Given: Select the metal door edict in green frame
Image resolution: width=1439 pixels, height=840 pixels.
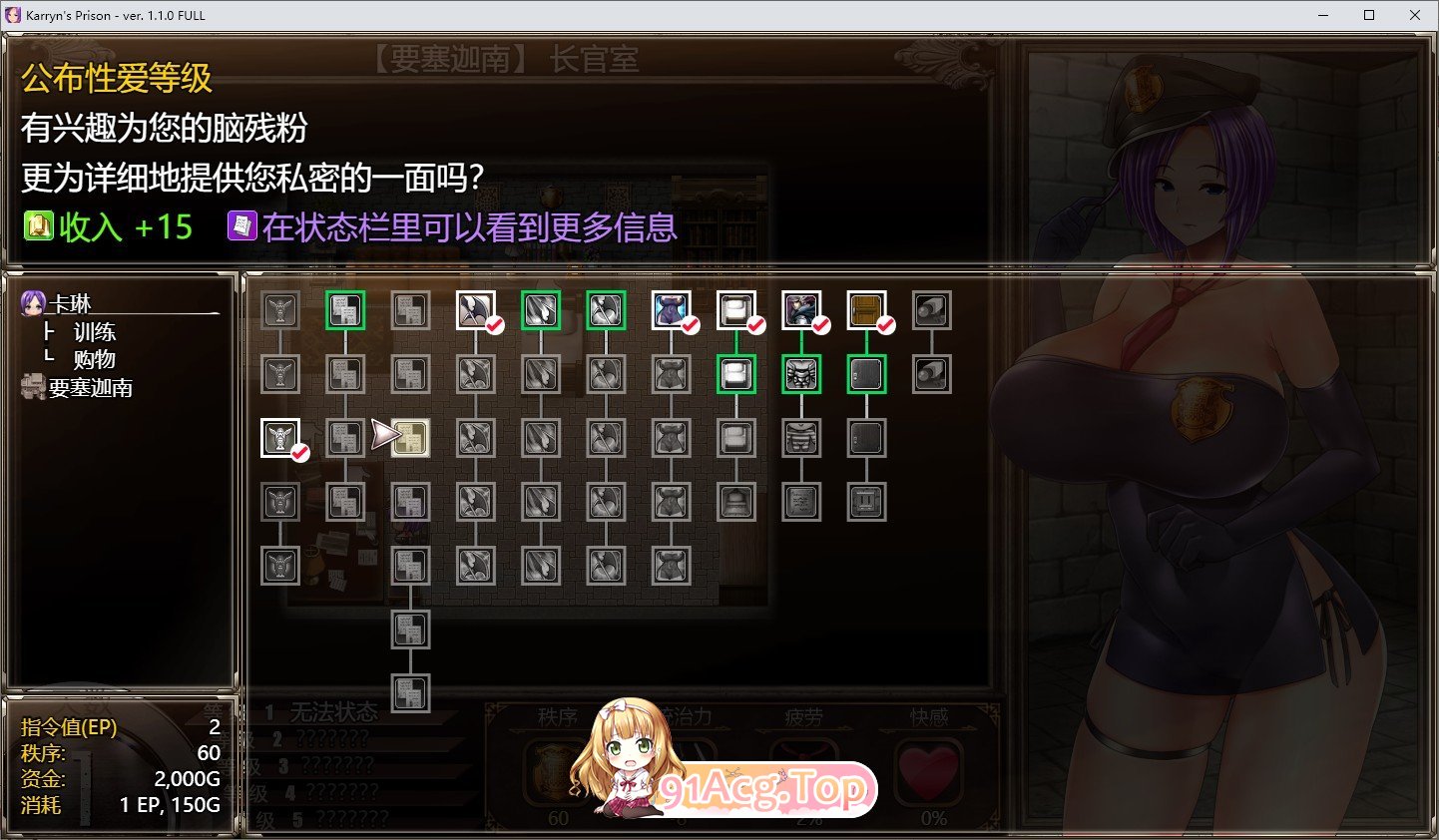Looking at the screenshot, I should tap(865, 373).
